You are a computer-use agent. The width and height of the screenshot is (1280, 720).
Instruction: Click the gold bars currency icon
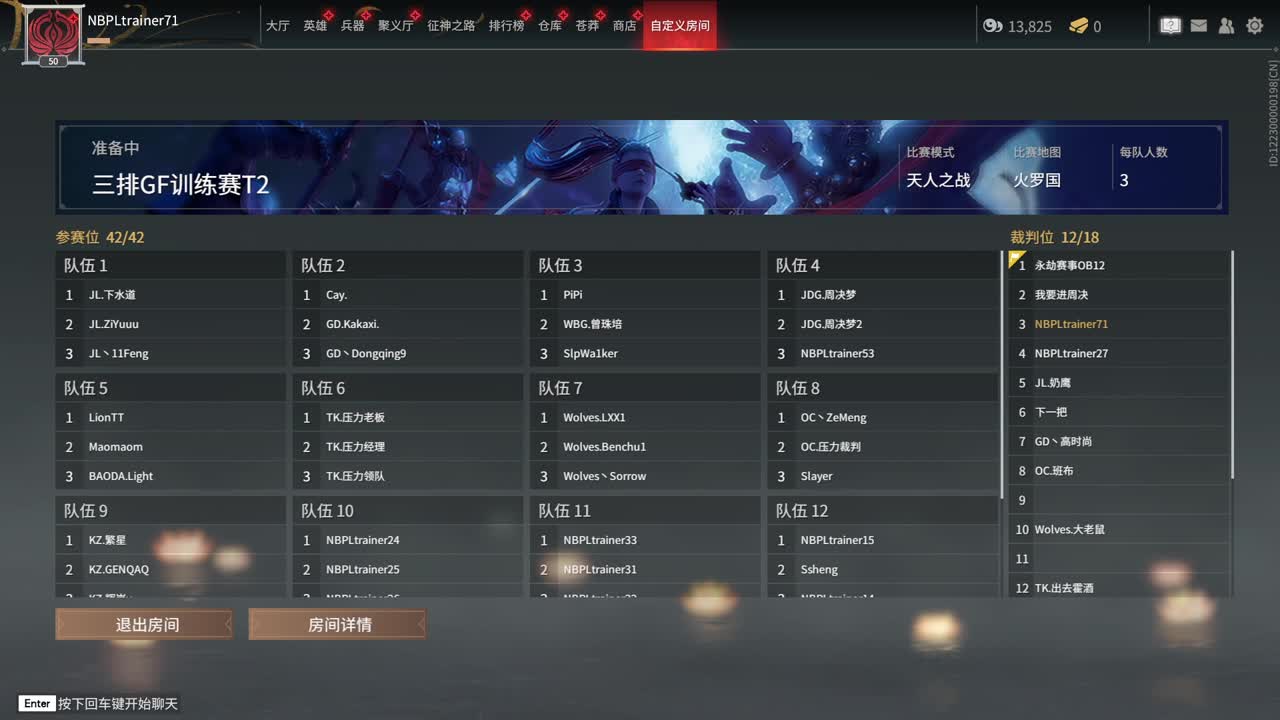coord(1075,26)
